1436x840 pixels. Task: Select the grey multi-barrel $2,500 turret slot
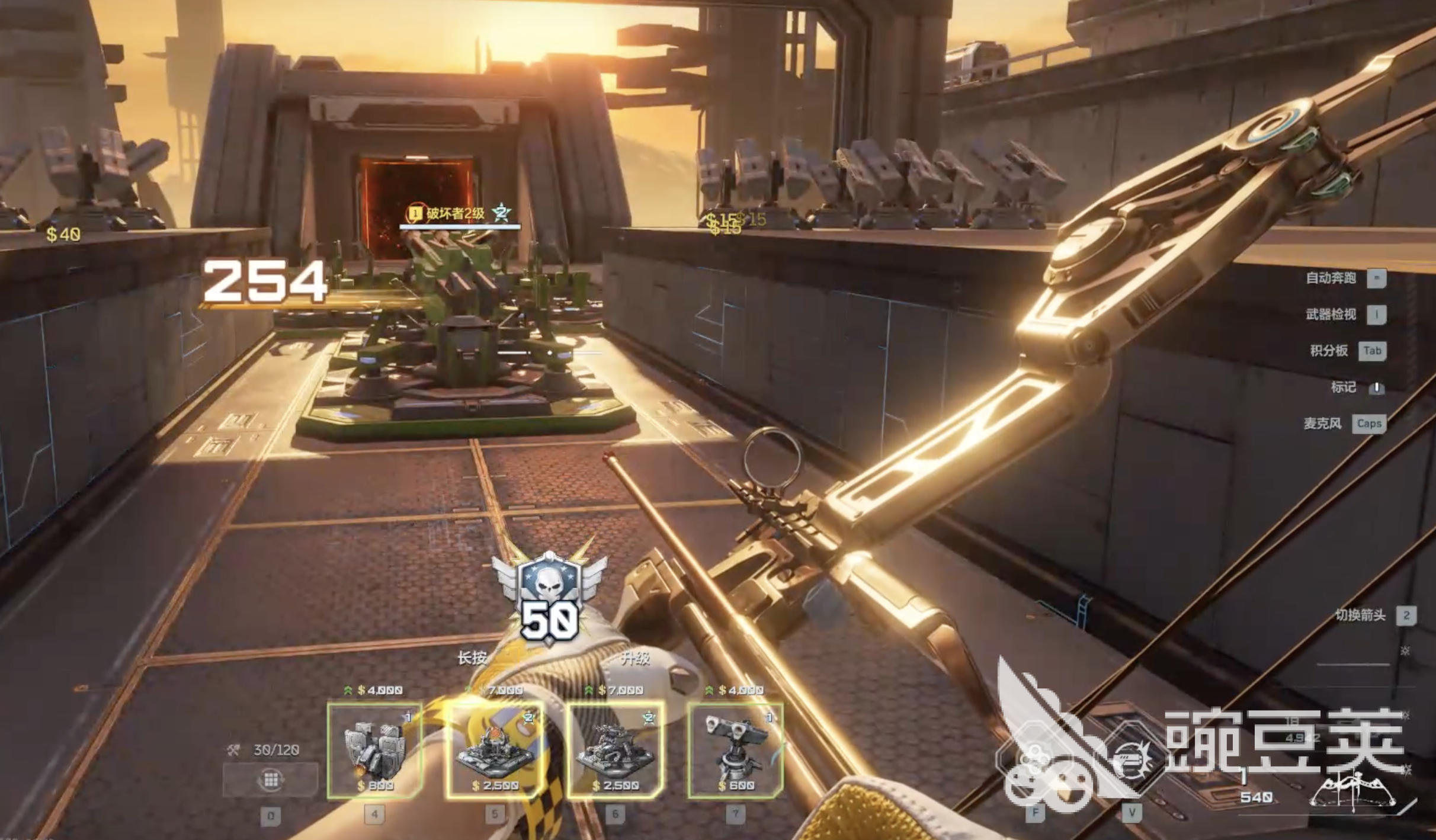[x=615, y=751]
